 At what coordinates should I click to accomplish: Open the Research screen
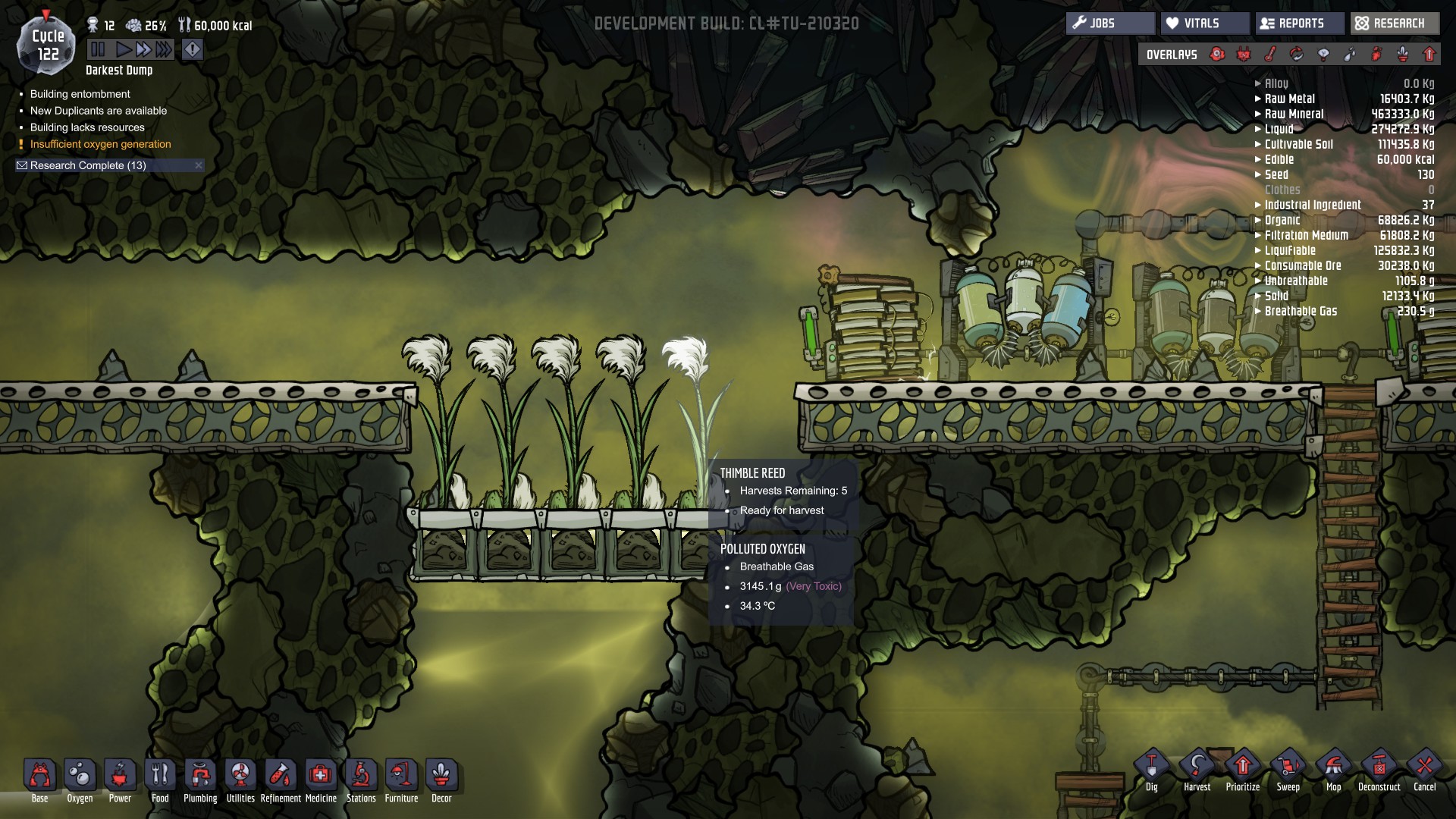coord(1394,23)
